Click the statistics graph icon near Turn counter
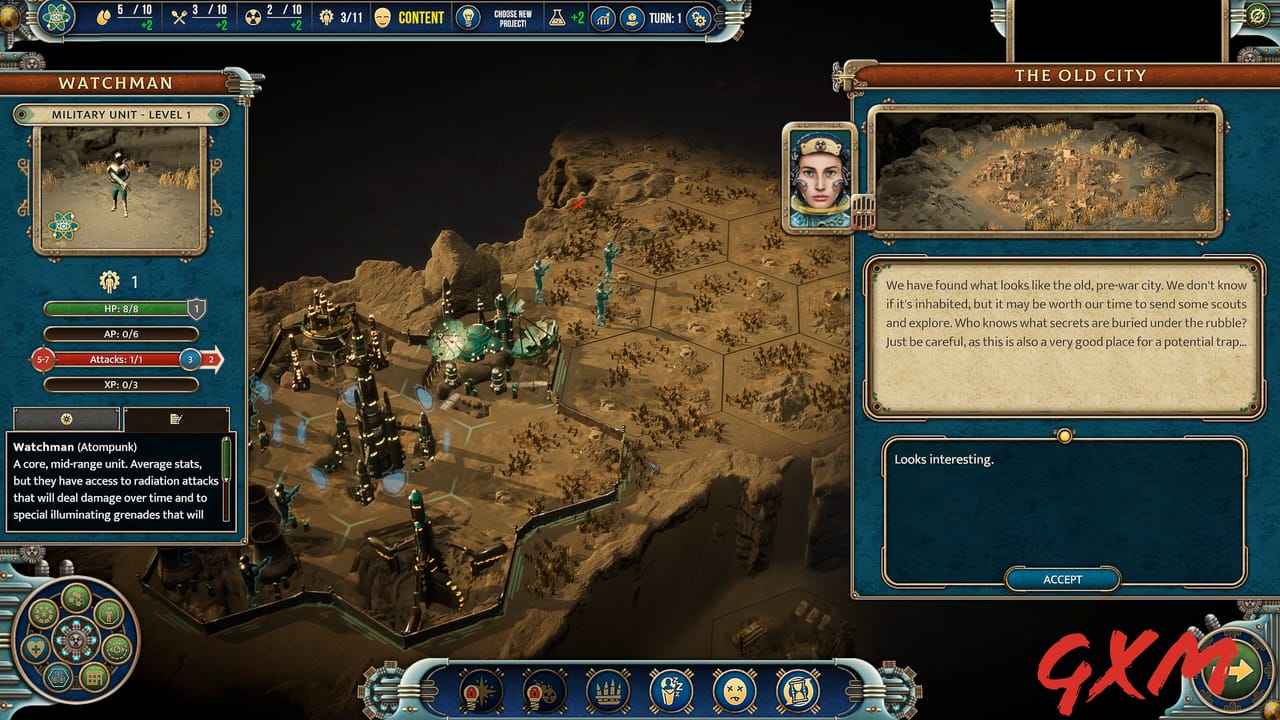Screen dimensions: 1280x720 click(603, 17)
